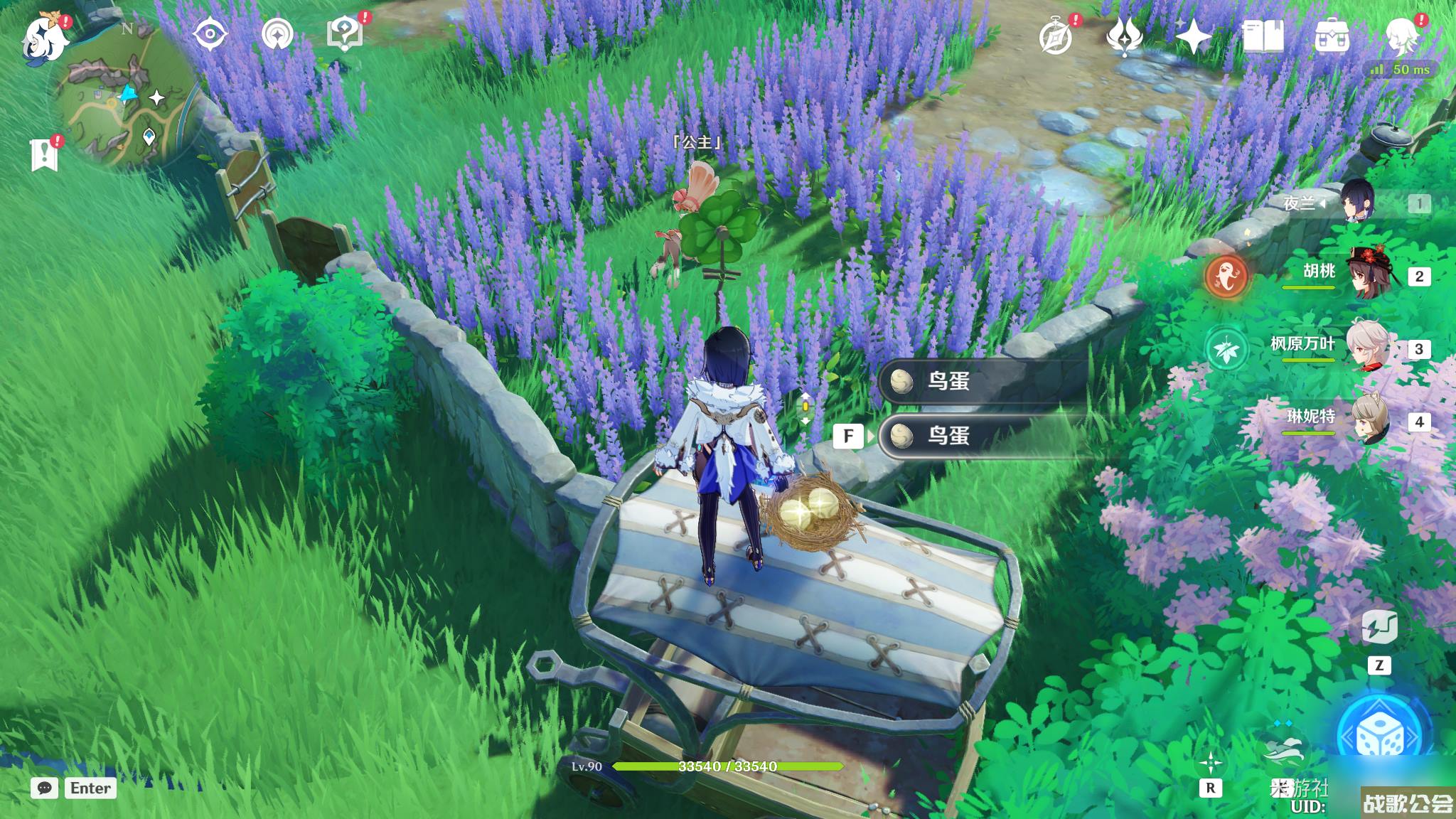Use the gadget quick-slot icon

pyautogui.click(x=1379, y=628)
